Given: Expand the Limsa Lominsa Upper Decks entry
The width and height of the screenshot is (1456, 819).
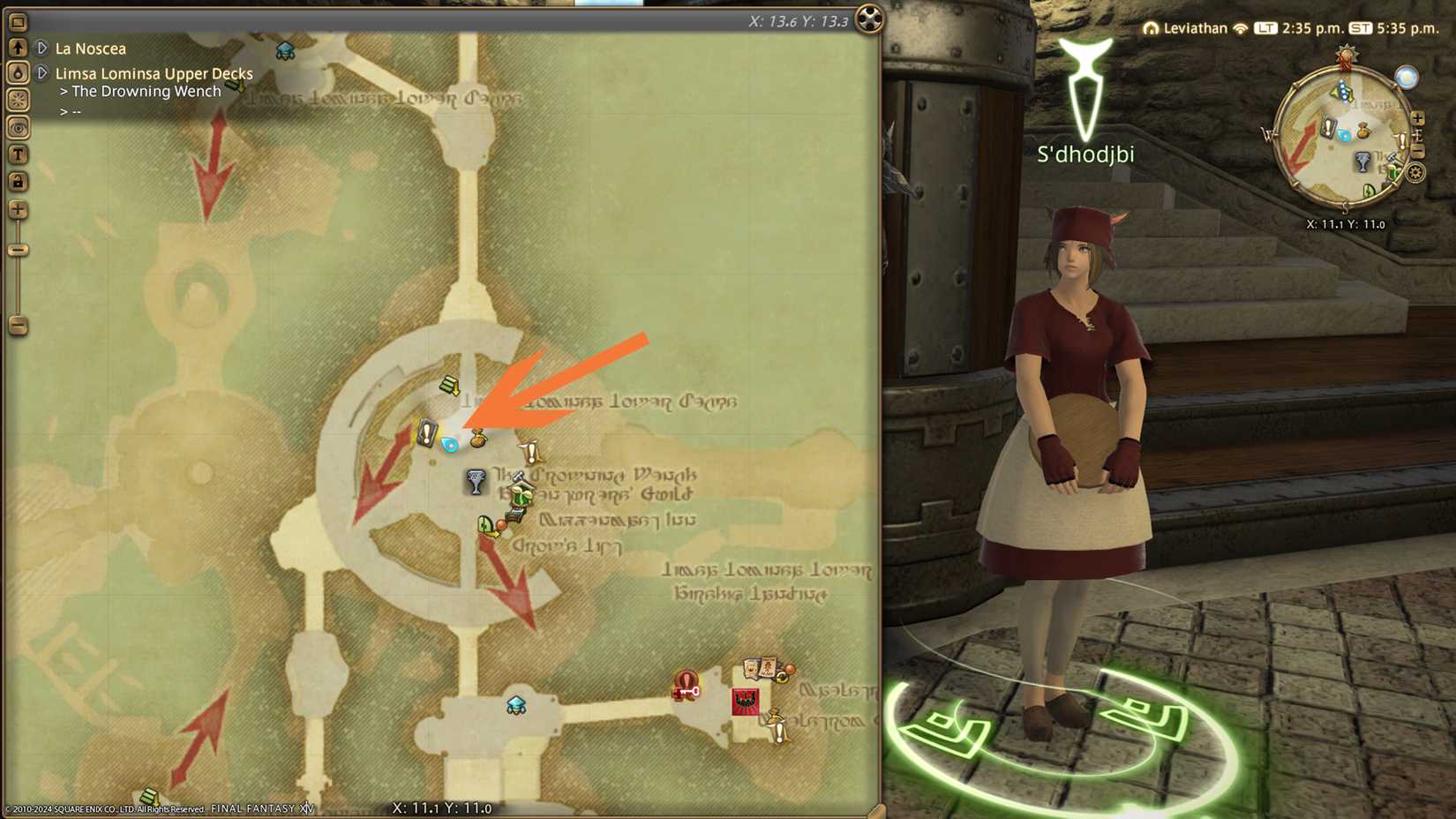Looking at the screenshot, I should pyautogui.click(x=41, y=73).
